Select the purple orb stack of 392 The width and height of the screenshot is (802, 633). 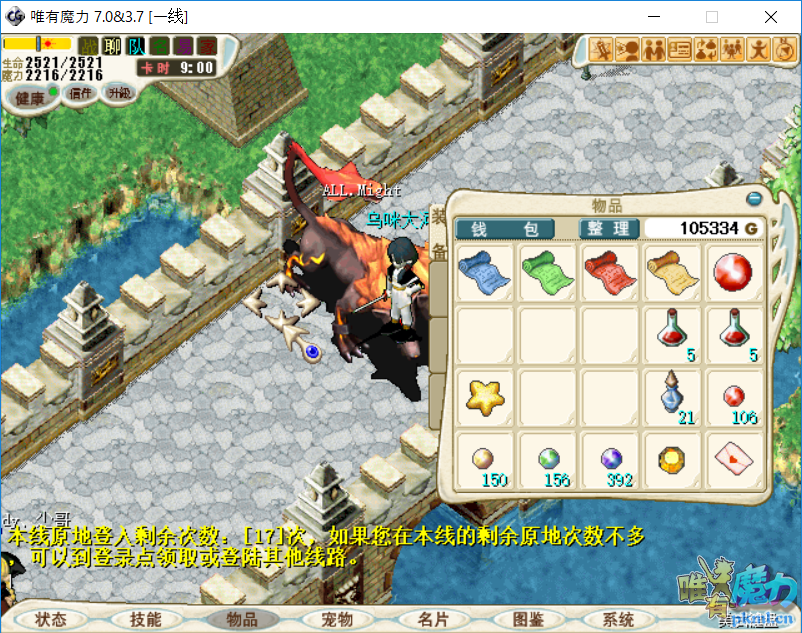click(x=610, y=460)
